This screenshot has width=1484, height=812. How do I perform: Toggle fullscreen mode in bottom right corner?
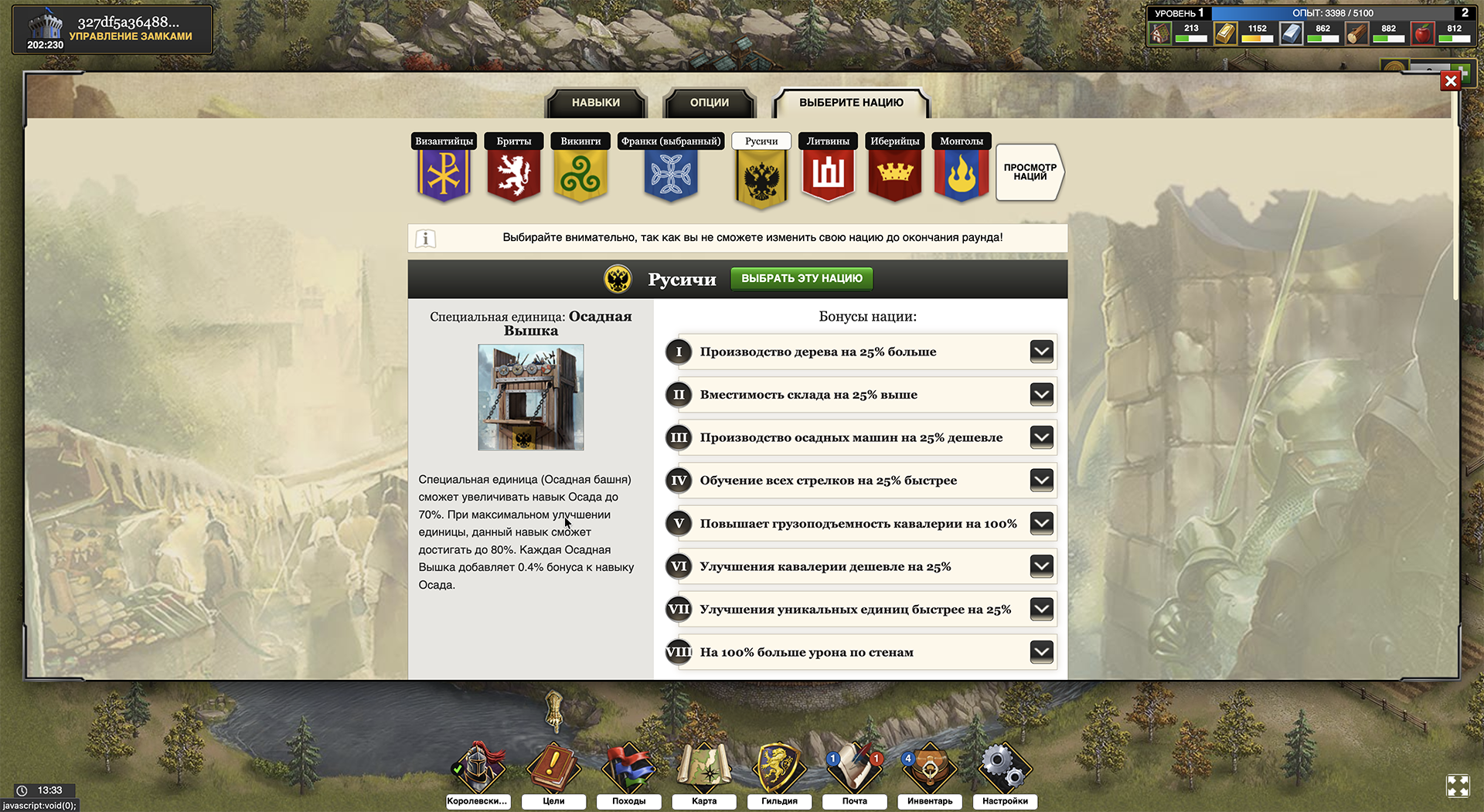tap(1459, 787)
